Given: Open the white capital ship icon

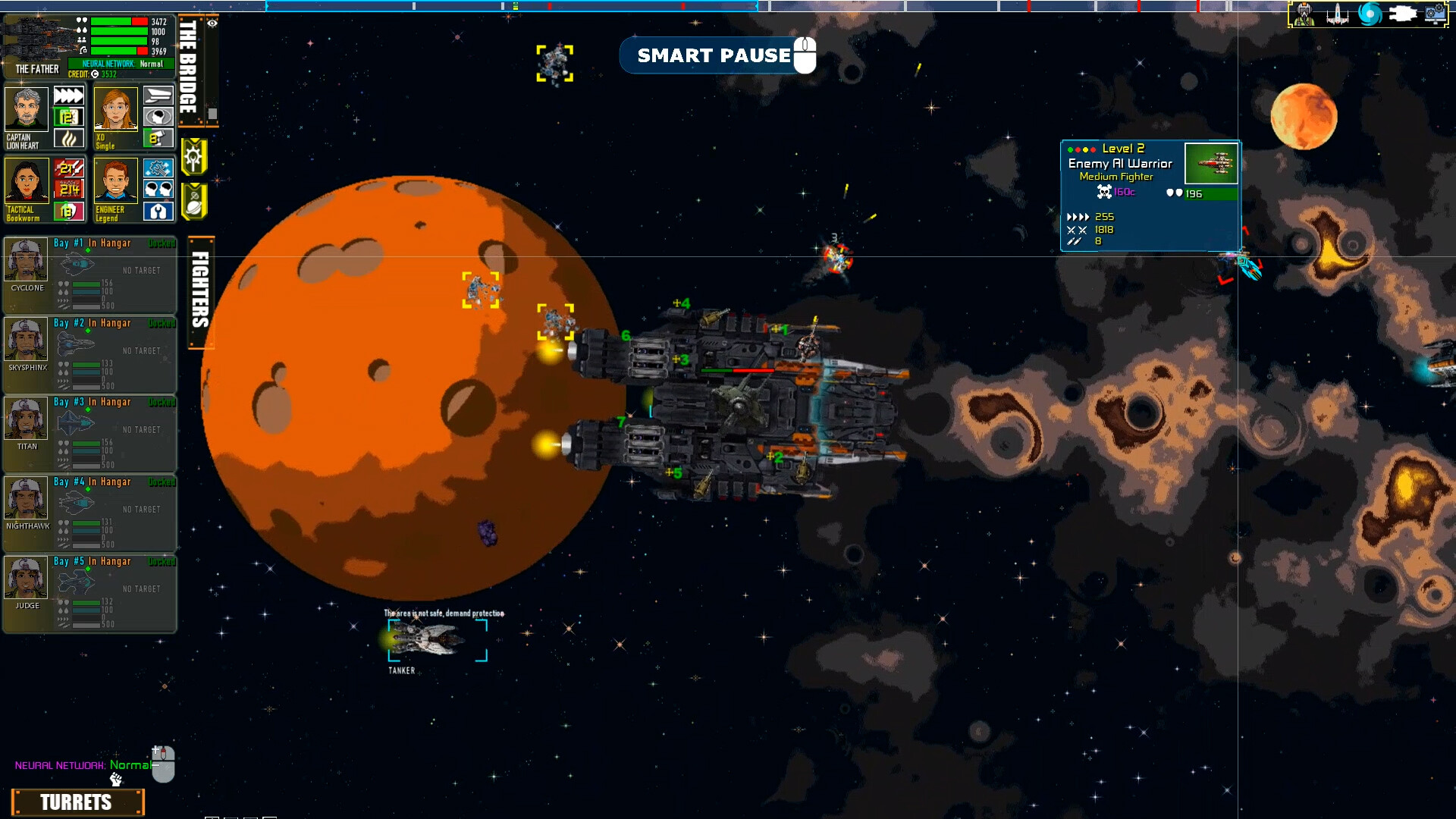Looking at the screenshot, I should pos(1403,14).
